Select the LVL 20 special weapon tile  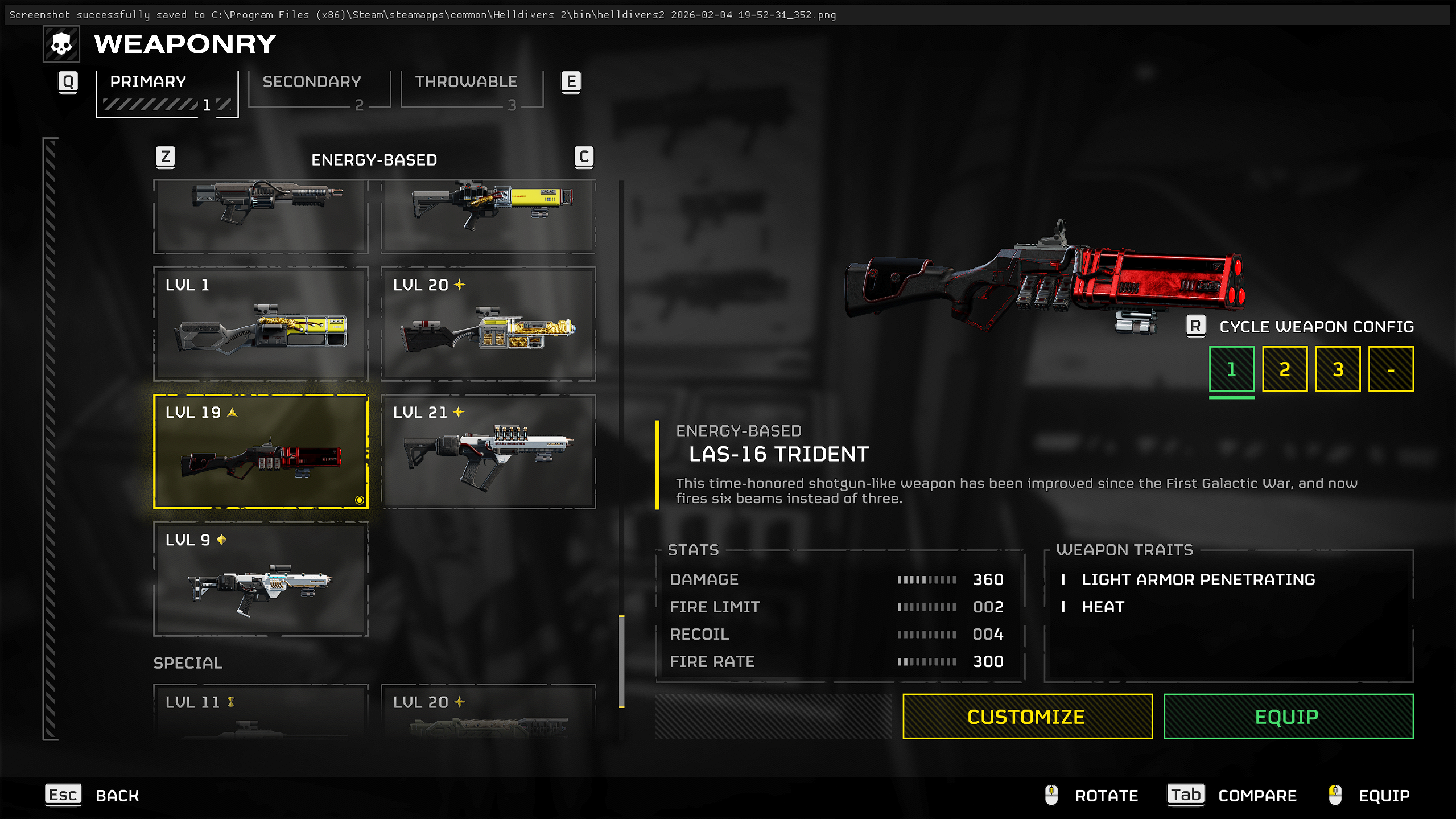point(488,712)
